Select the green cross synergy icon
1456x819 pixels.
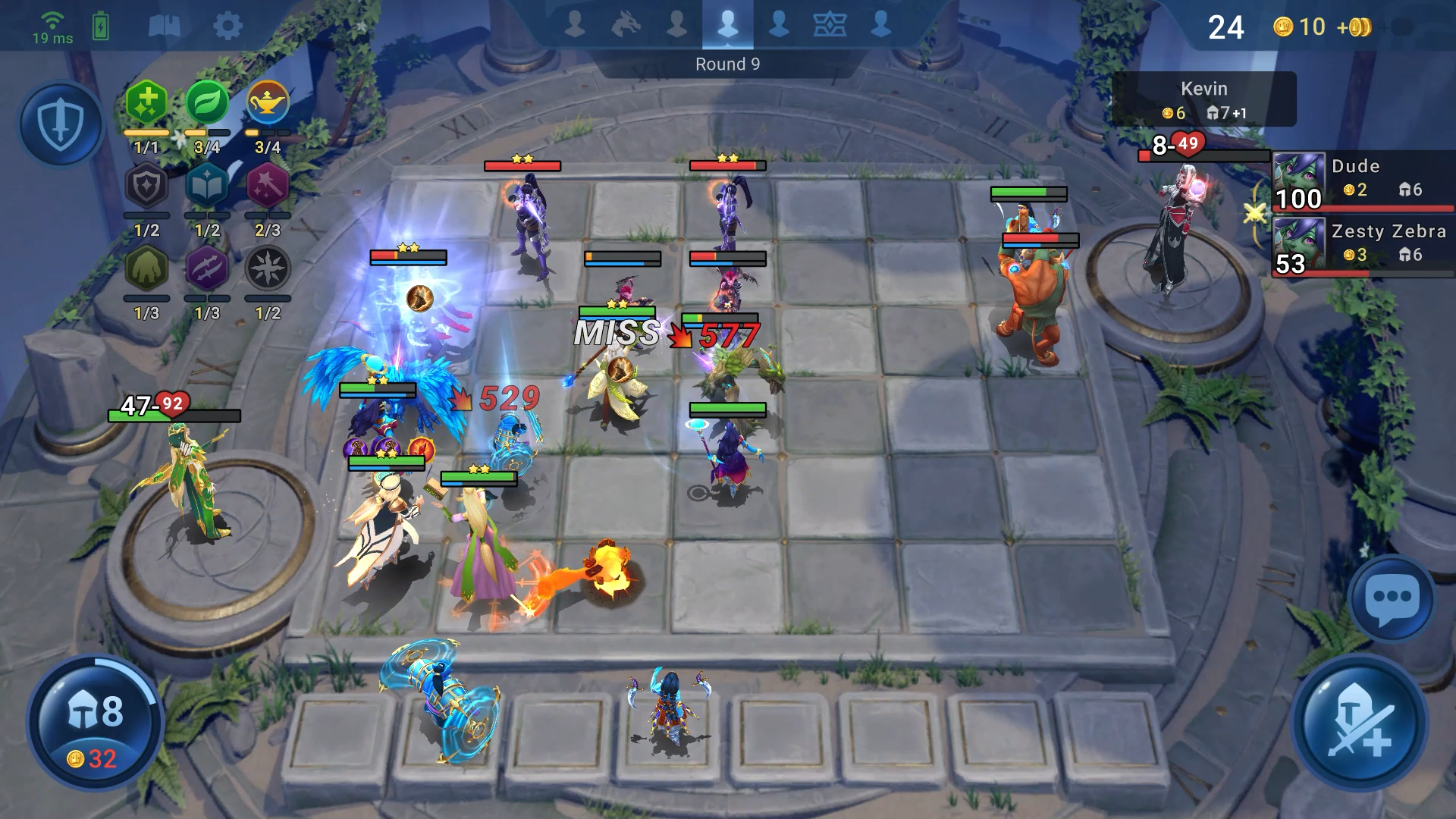click(x=146, y=103)
